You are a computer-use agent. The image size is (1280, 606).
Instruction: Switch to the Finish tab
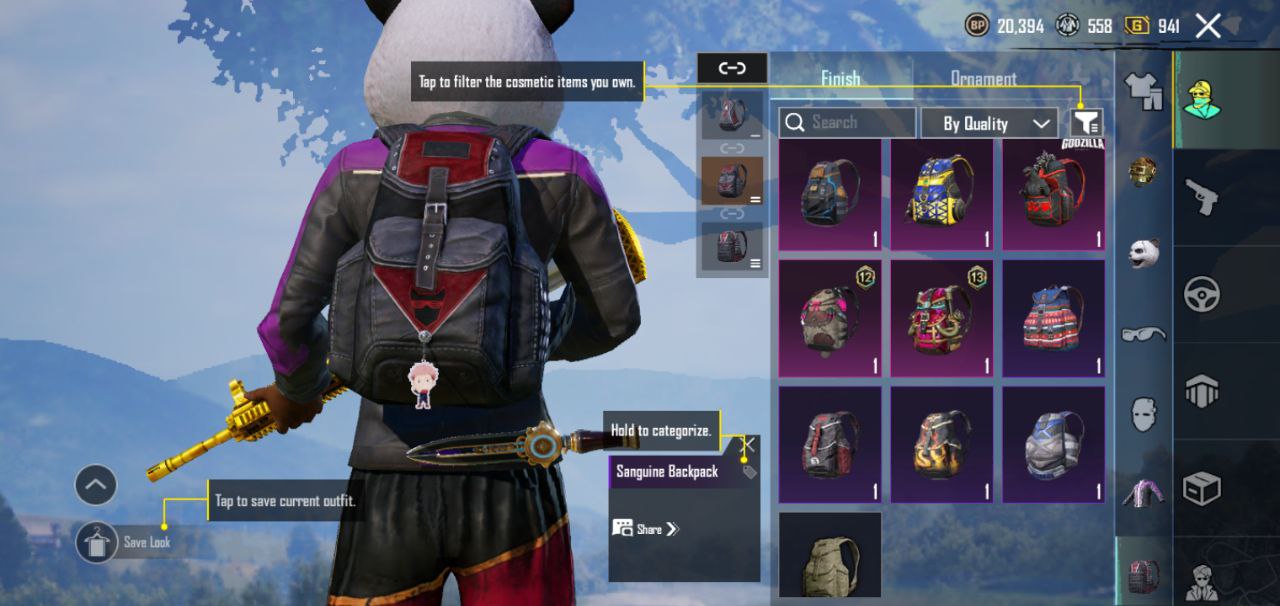pyautogui.click(x=840, y=78)
